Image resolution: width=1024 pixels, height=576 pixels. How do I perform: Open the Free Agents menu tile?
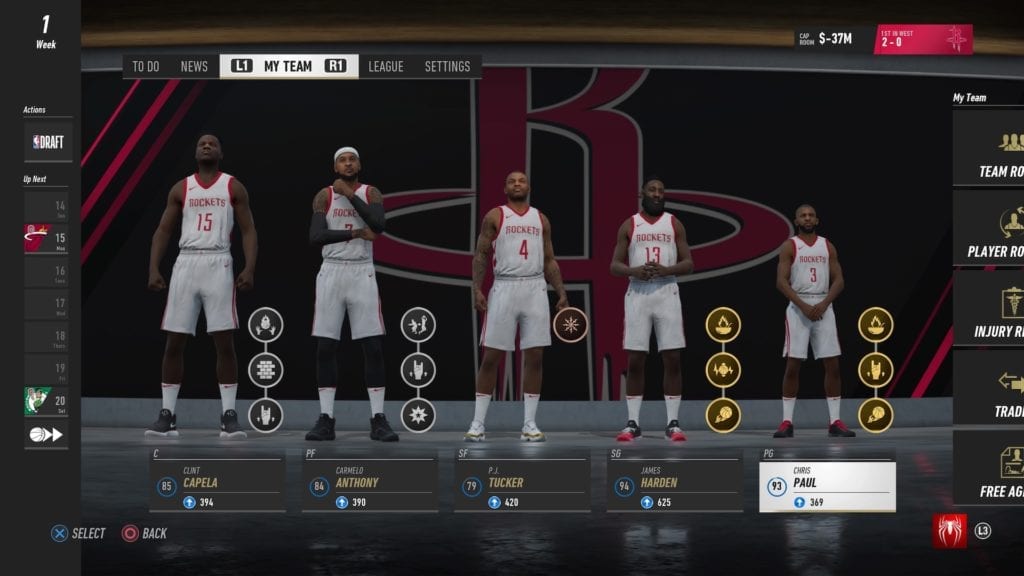point(990,470)
